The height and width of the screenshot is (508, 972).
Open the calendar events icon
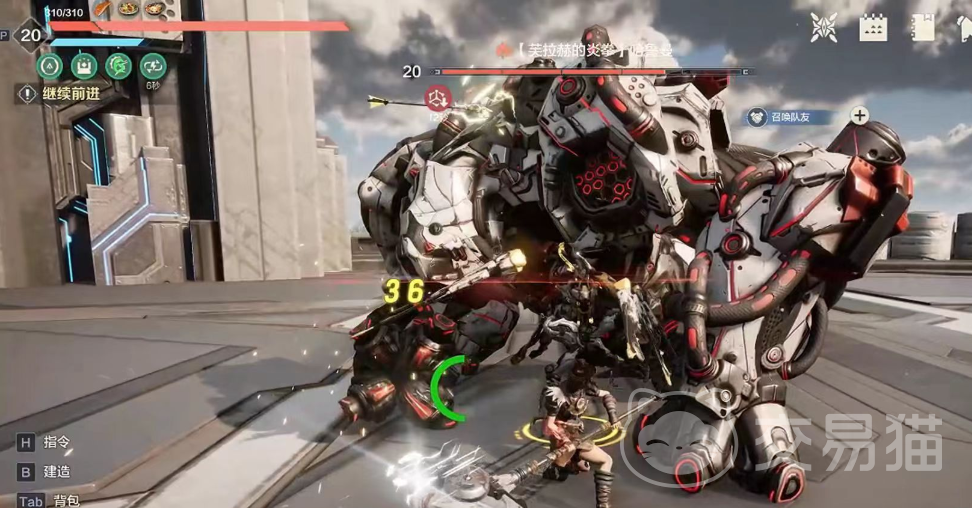pyautogui.click(x=874, y=27)
